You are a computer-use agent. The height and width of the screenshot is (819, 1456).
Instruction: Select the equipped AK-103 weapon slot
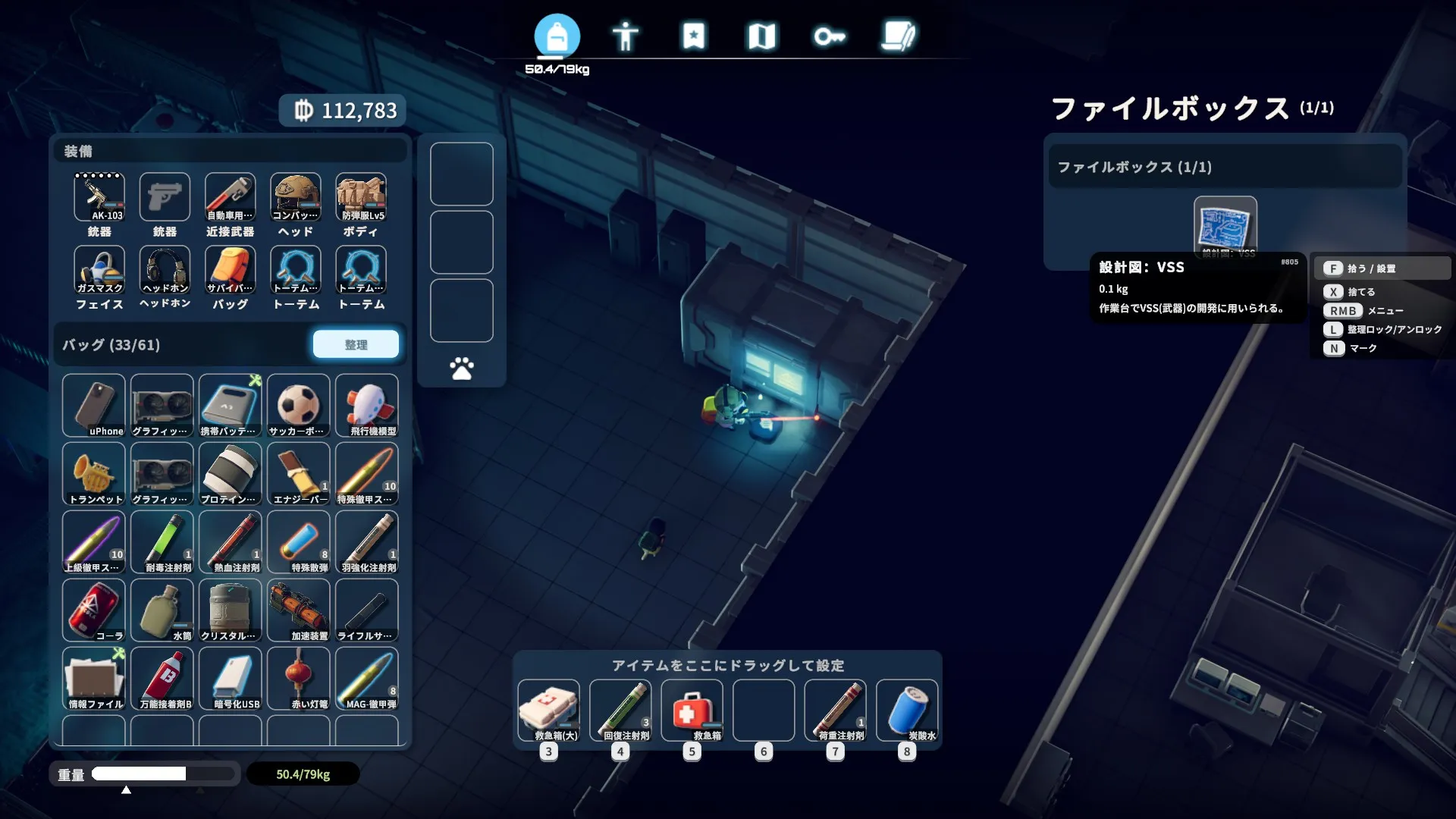[x=99, y=197]
